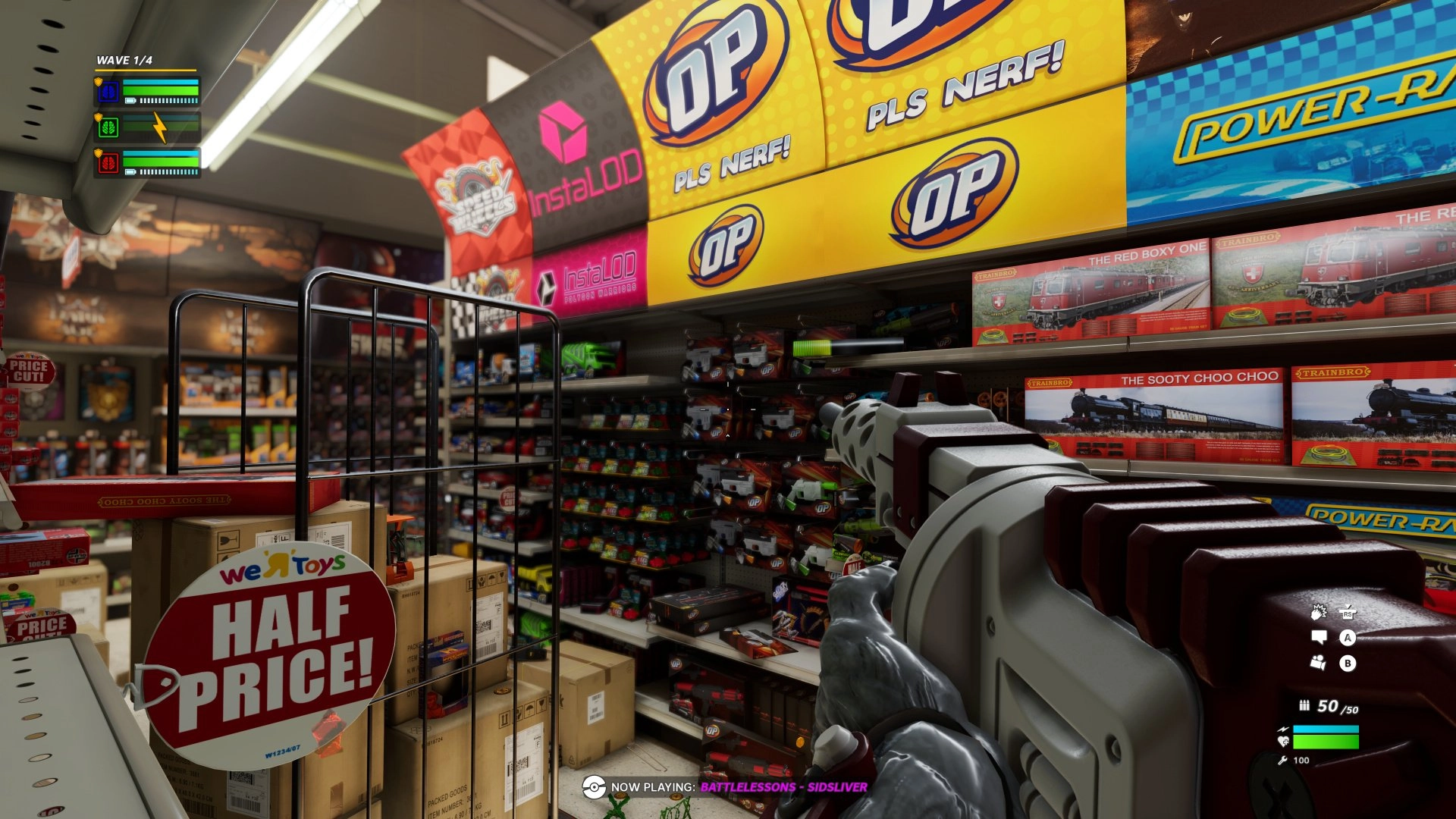Screen dimensions: 1456x819
Task: Click the shield icon on the blue player bar
Action: click(x=99, y=81)
